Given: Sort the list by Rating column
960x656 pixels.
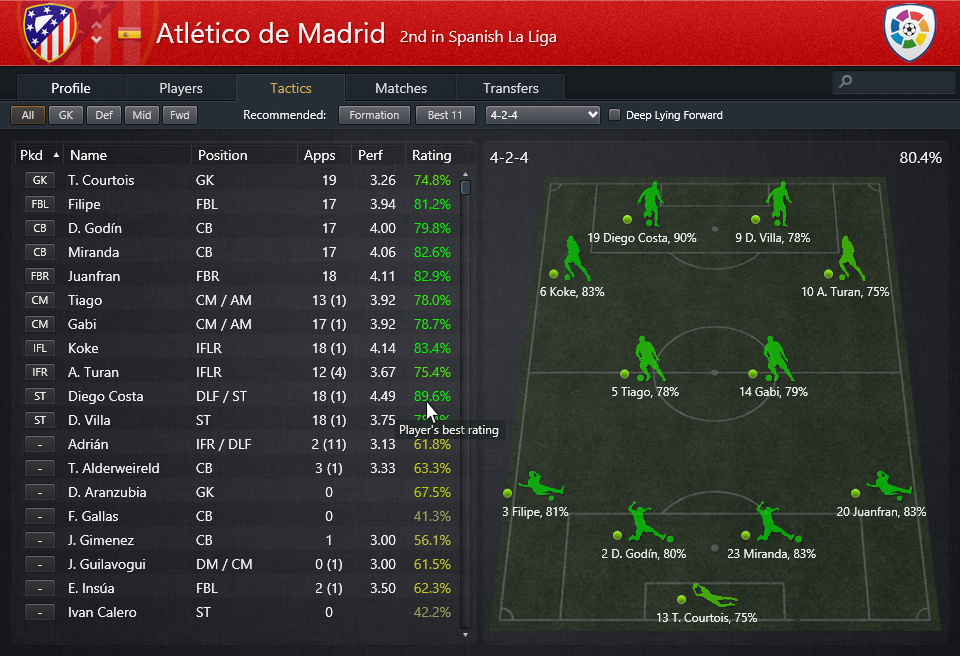Looking at the screenshot, I should click(x=432, y=155).
